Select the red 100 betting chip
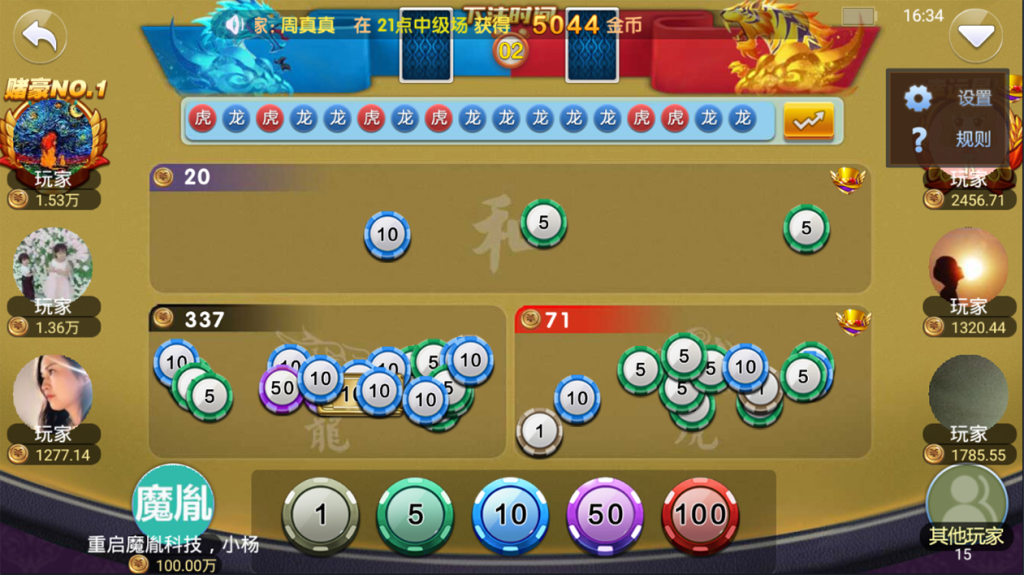The image size is (1024, 575). pyautogui.click(x=700, y=515)
